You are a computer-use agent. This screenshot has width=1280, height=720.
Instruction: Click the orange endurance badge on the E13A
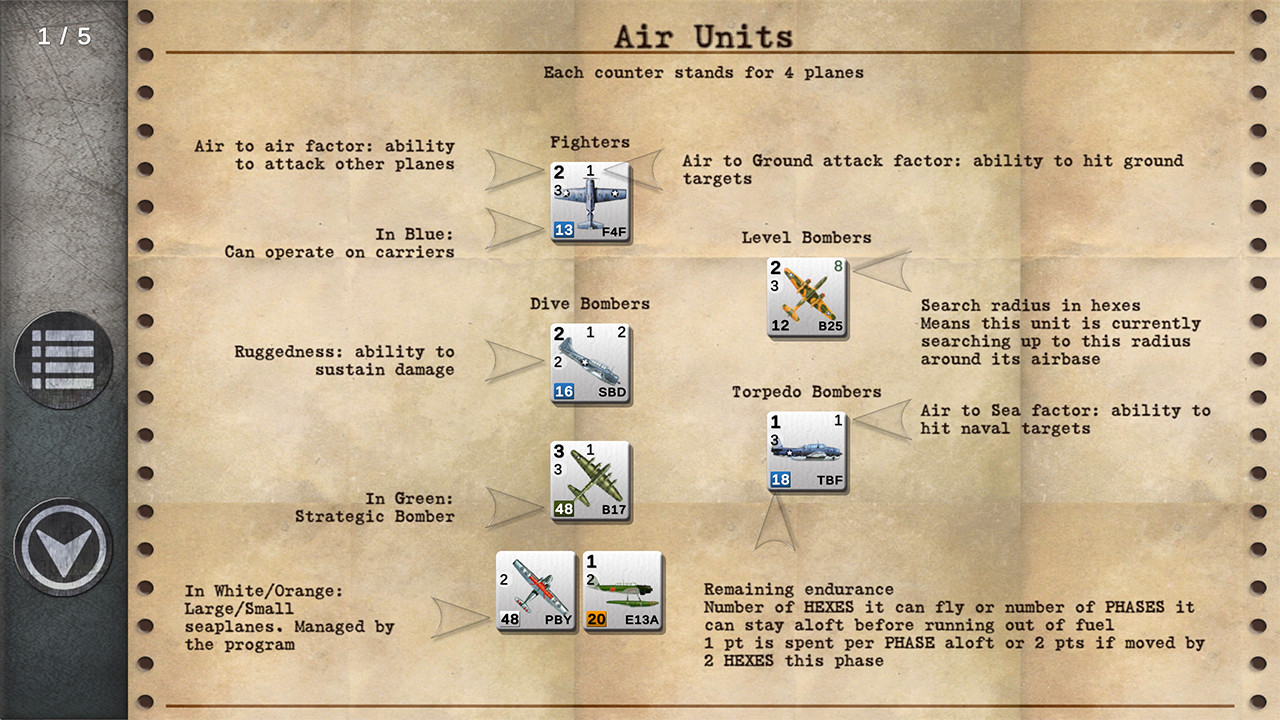pos(599,620)
